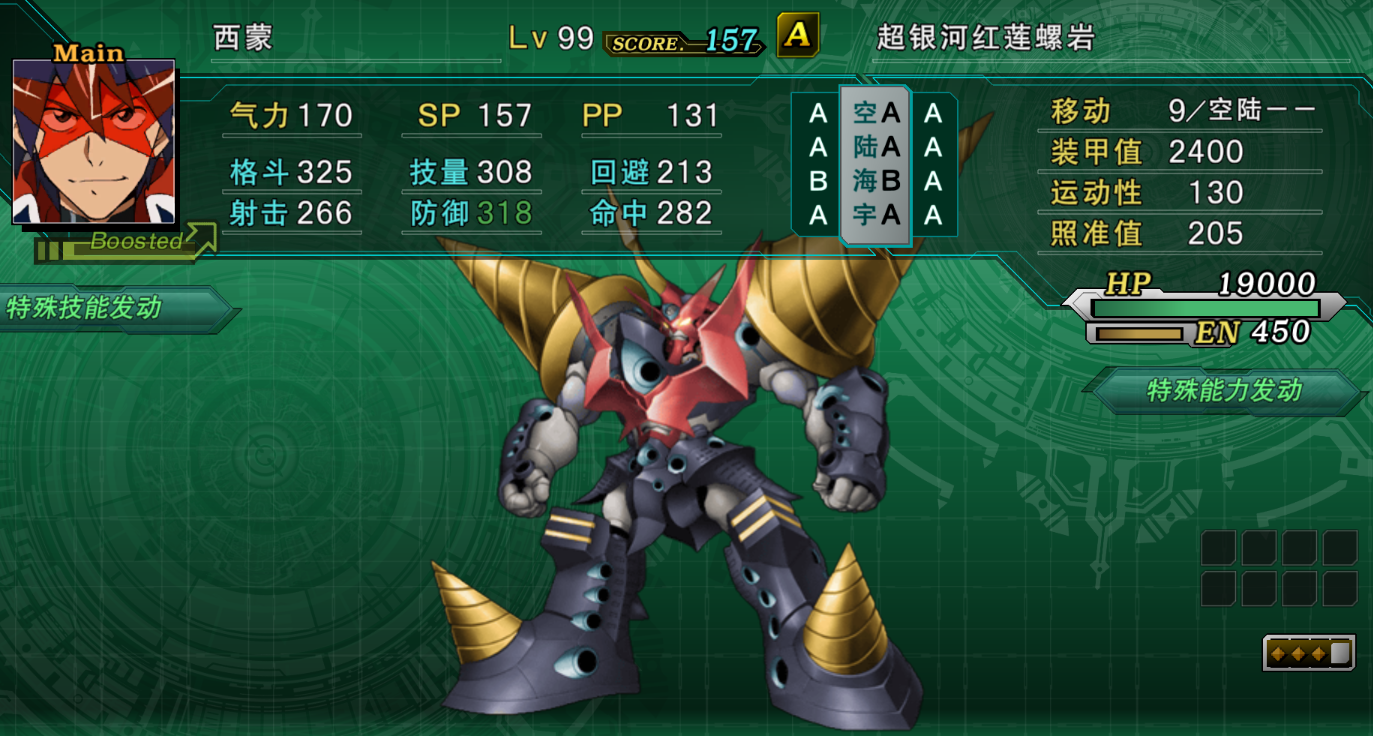The height and width of the screenshot is (736, 1373).
Task: Open the 特殊能力发动 unit abilities panel
Action: 1225,390
